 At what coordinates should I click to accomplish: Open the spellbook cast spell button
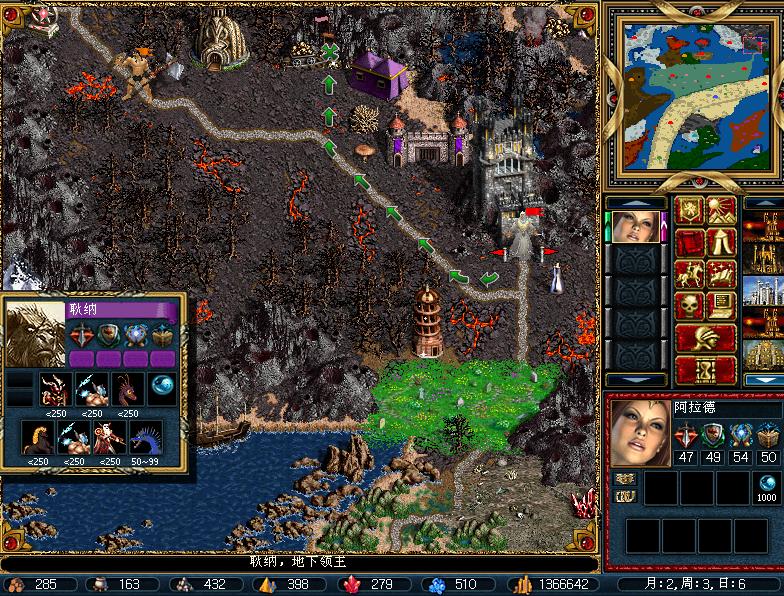pos(722,274)
